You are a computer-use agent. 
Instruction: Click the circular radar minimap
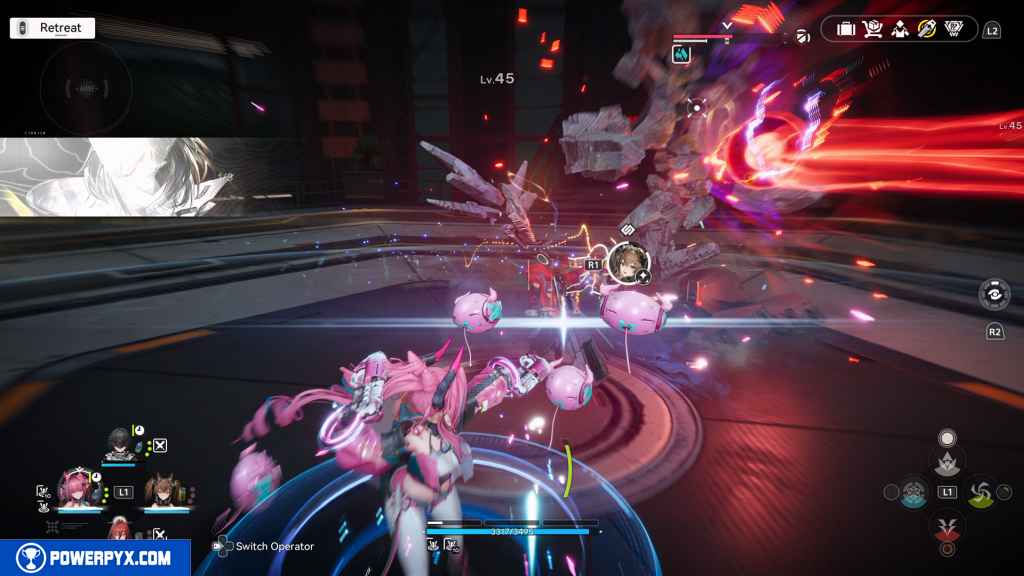tap(86, 88)
